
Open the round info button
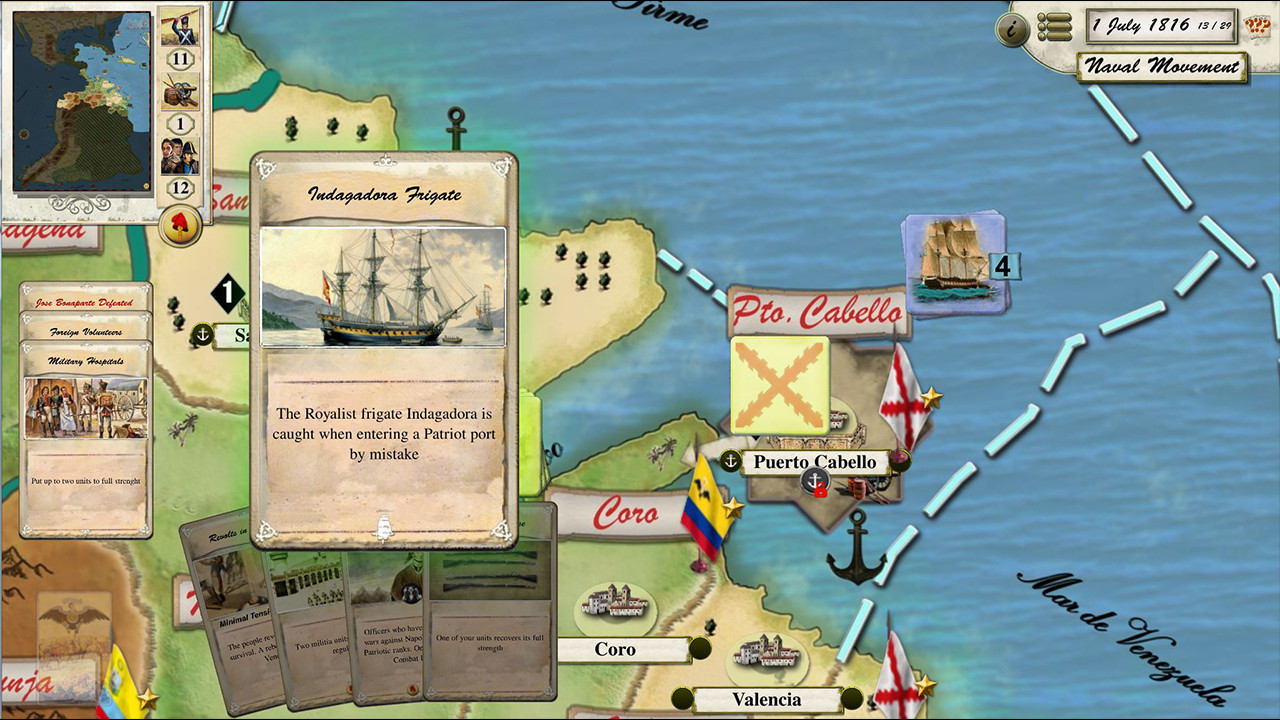1012,30
